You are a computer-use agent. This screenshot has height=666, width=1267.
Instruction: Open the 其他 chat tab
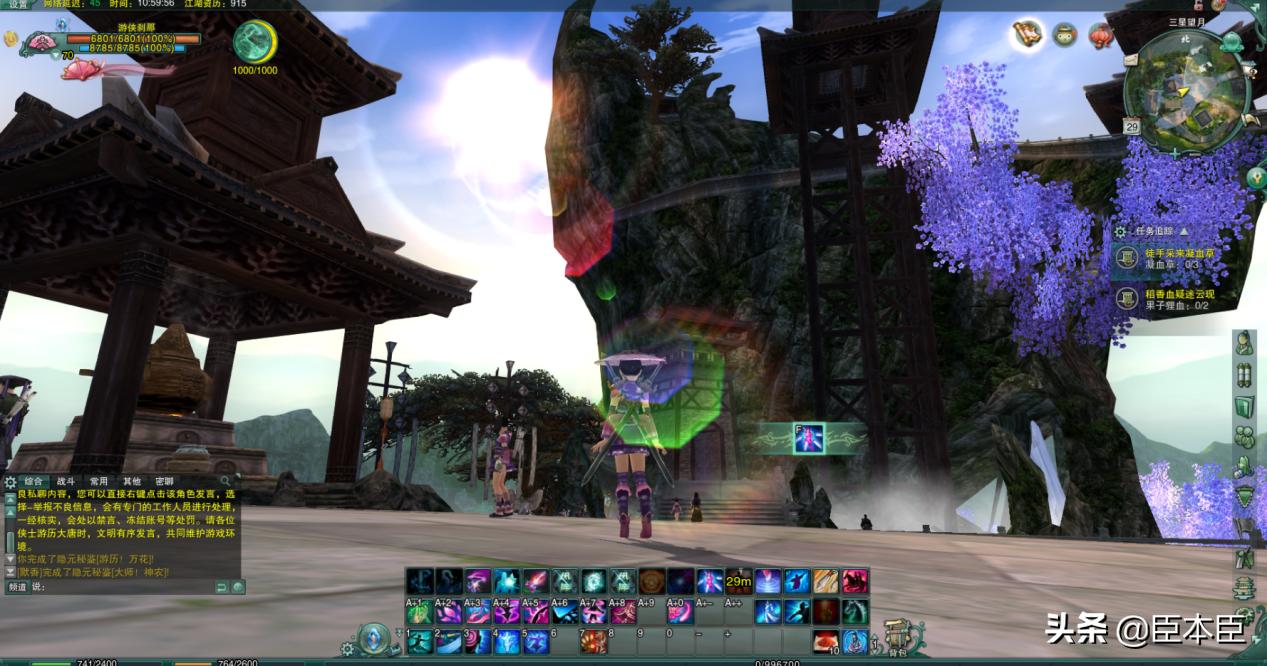click(132, 482)
